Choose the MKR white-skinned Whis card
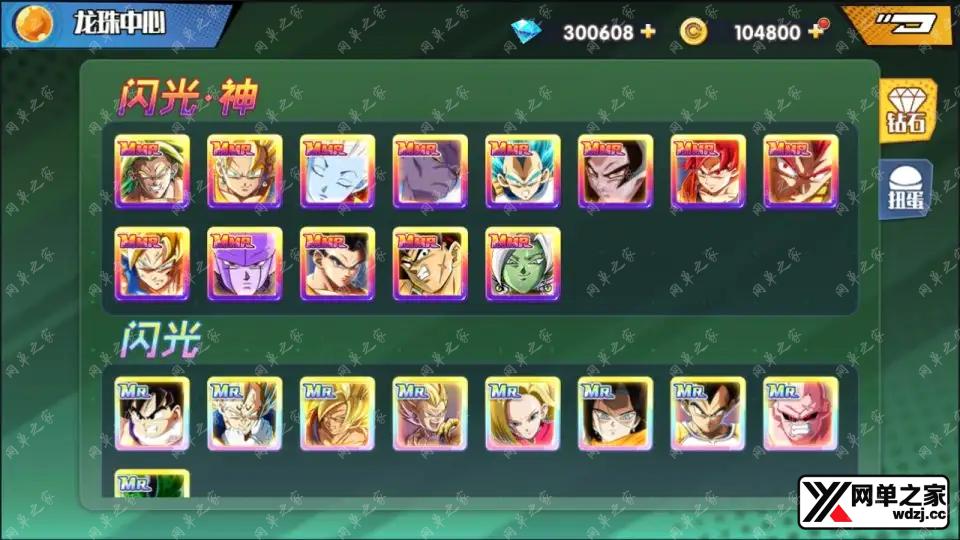The height and width of the screenshot is (540, 960). 337,171
